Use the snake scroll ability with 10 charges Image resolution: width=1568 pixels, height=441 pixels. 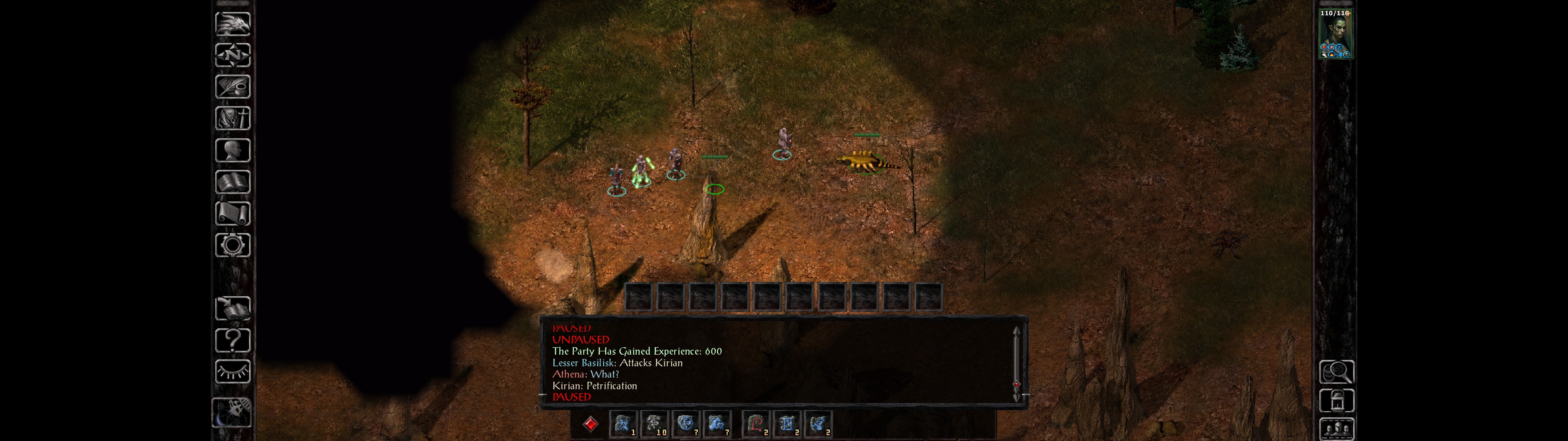pos(654,424)
